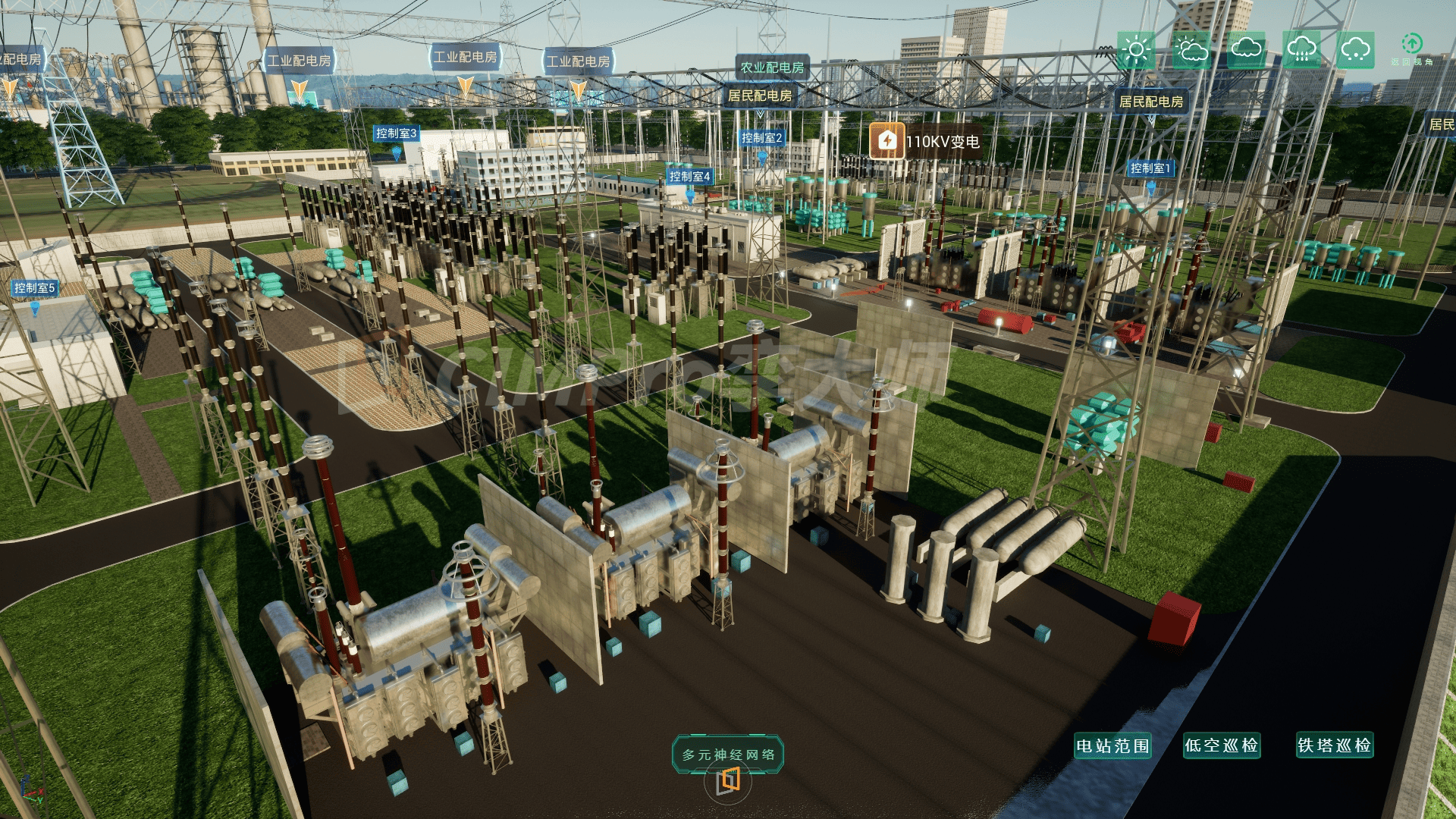Viewport: 1456px width, 819px height.
Task: Activate the rain weather icon
Action: click(x=1301, y=51)
